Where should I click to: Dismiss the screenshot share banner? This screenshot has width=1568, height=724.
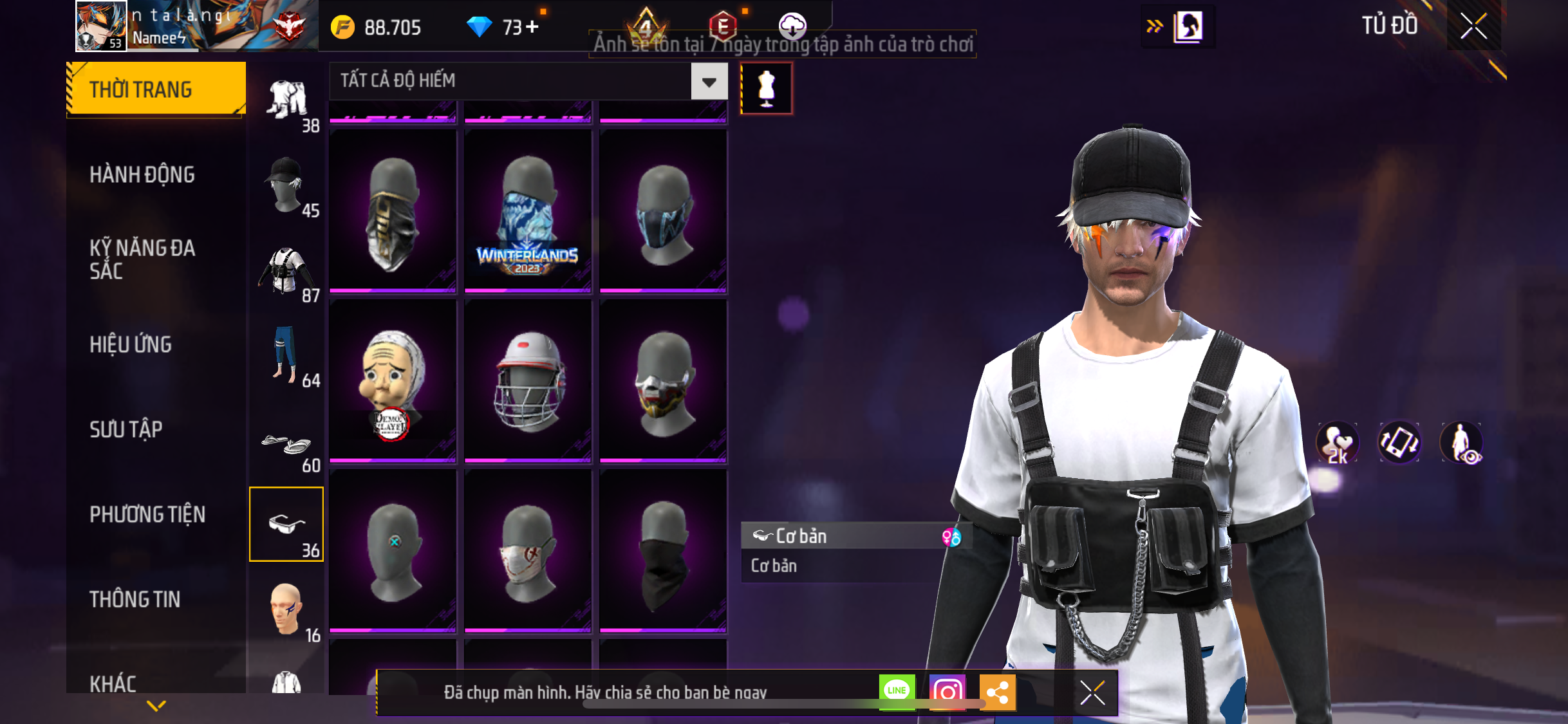[1092, 692]
